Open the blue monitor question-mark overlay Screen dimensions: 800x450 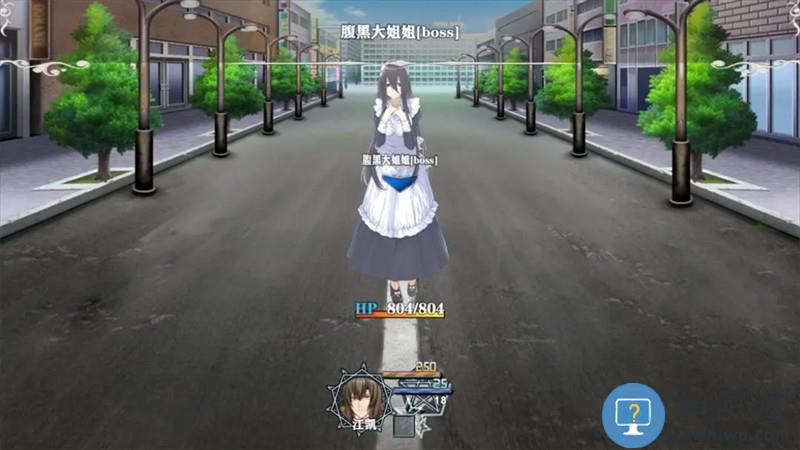tap(633, 414)
